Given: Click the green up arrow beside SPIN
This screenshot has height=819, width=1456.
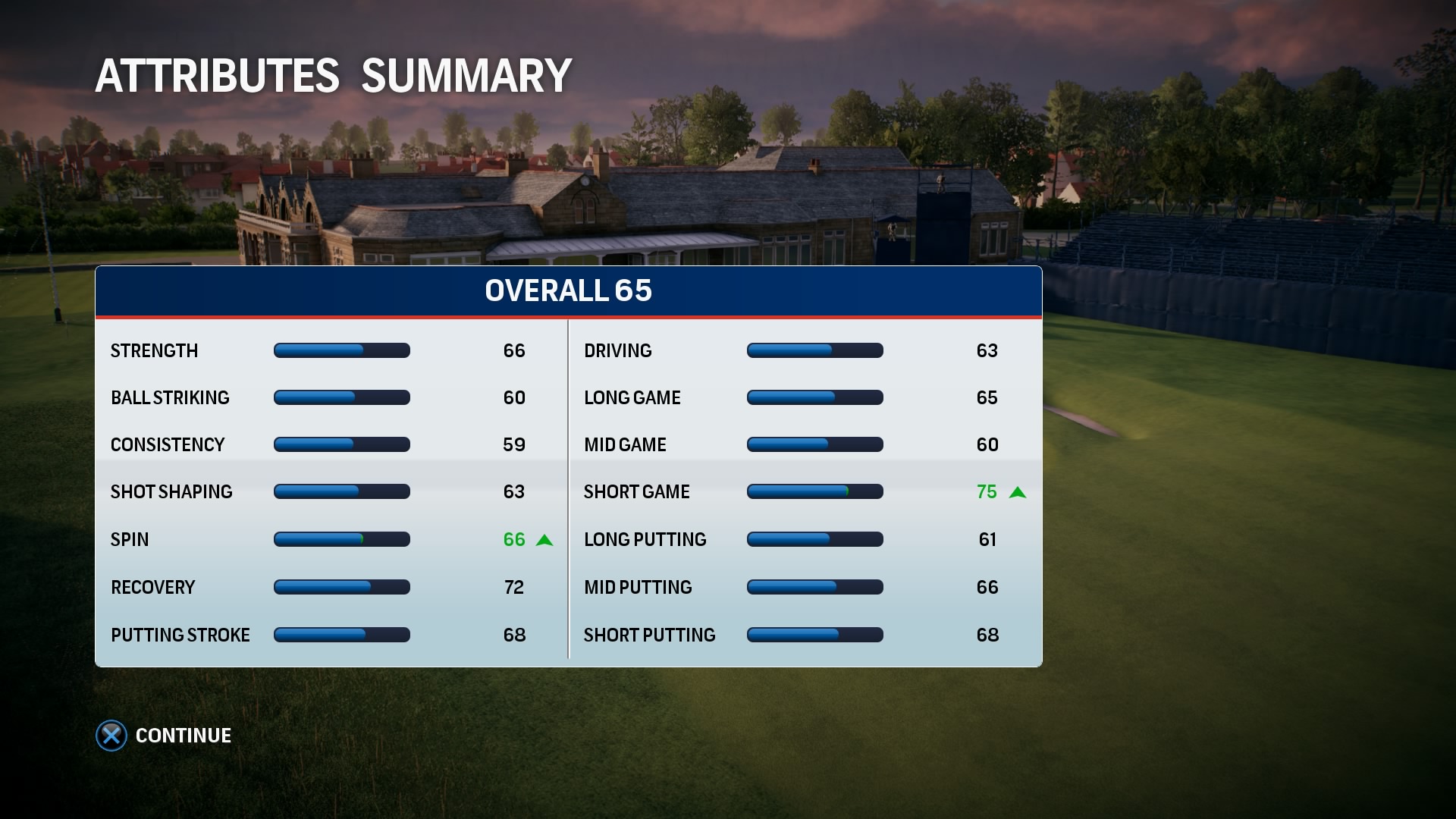Looking at the screenshot, I should pos(544,539).
